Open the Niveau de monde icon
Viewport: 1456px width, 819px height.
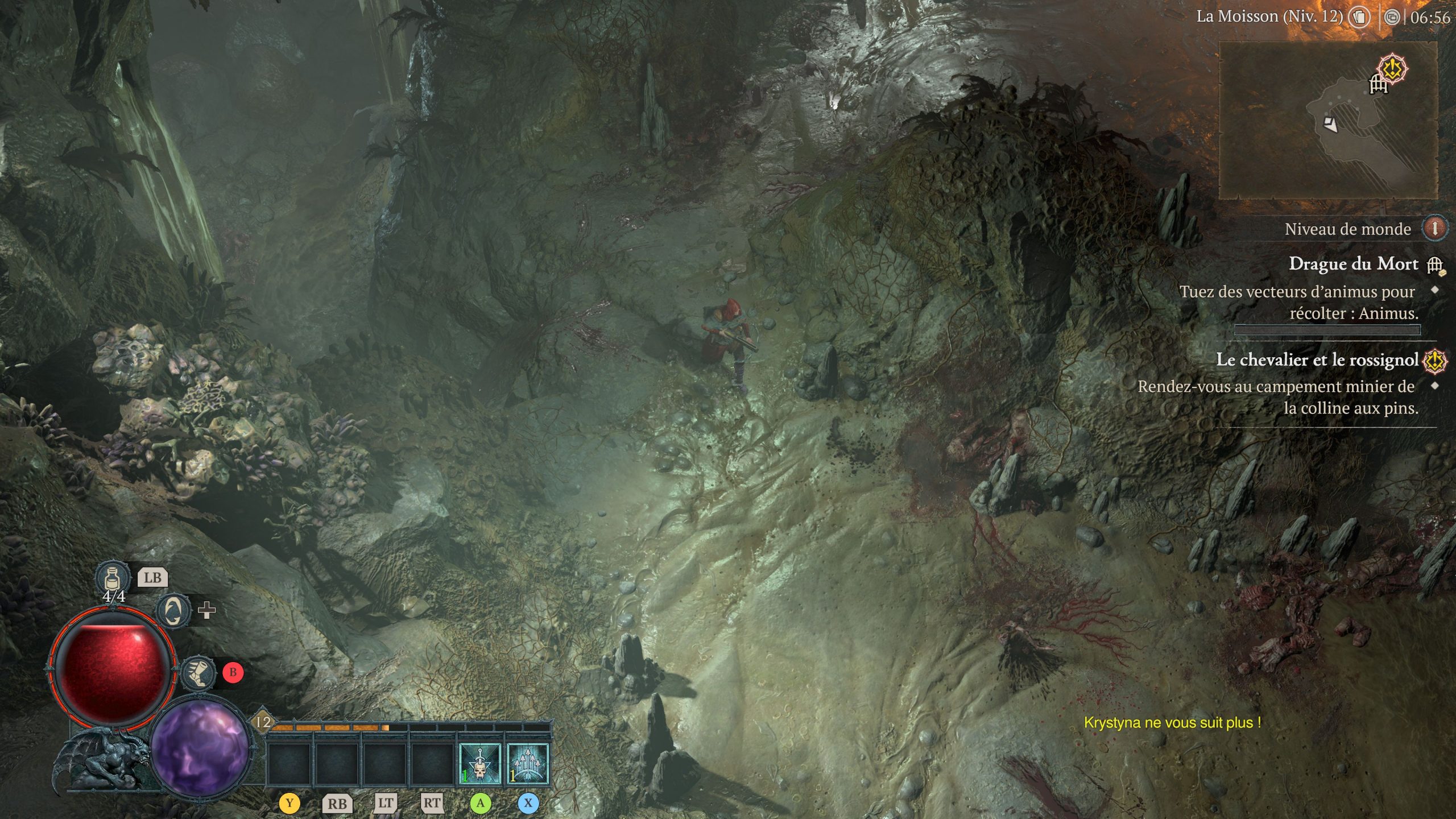(x=1434, y=229)
